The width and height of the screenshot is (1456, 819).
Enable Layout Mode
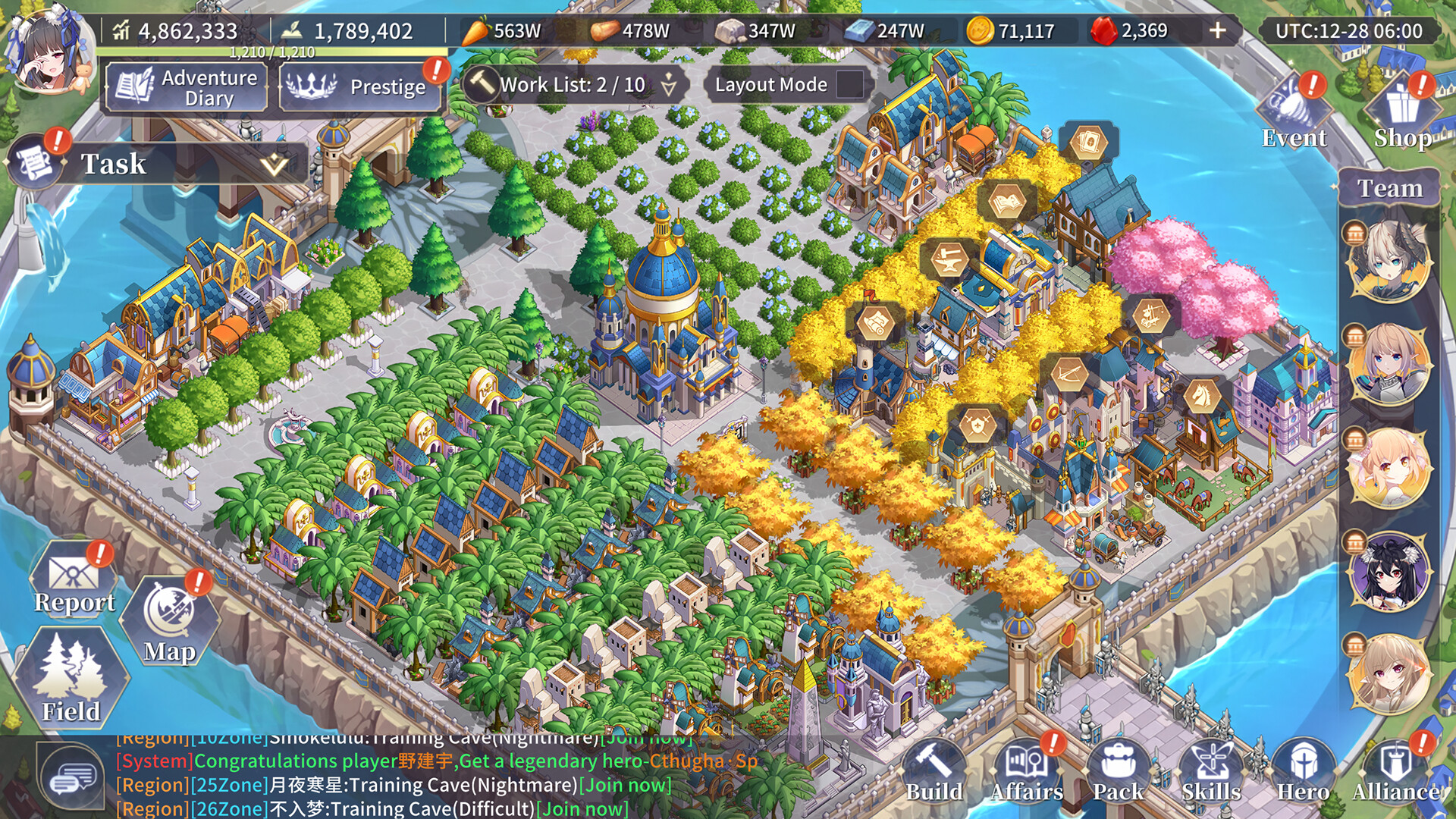849,85
